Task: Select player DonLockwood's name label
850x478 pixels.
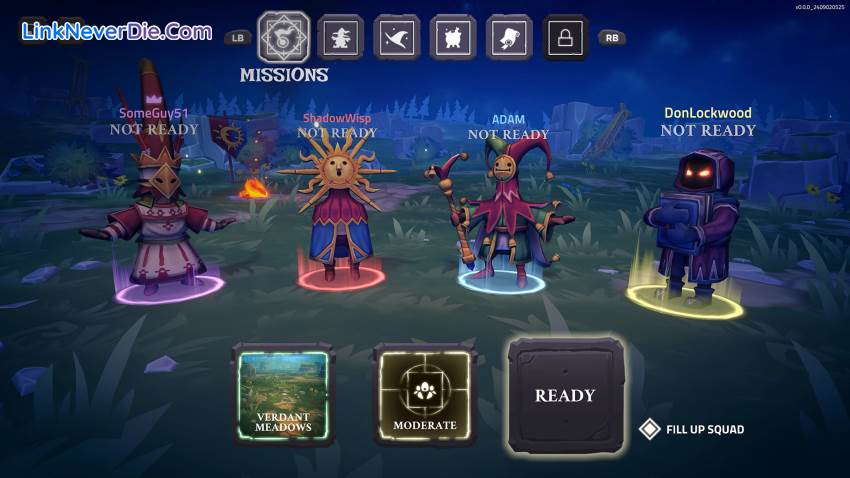Action: [x=708, y=113]
